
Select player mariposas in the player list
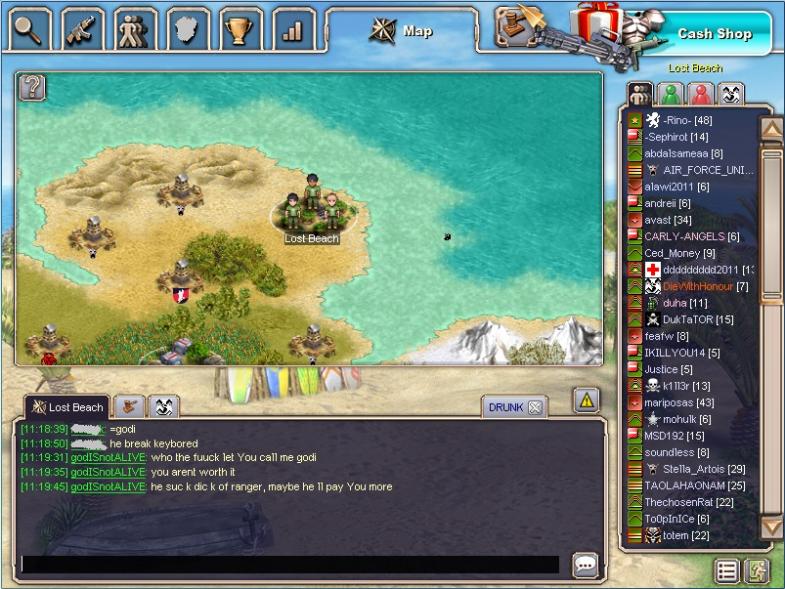675,402
